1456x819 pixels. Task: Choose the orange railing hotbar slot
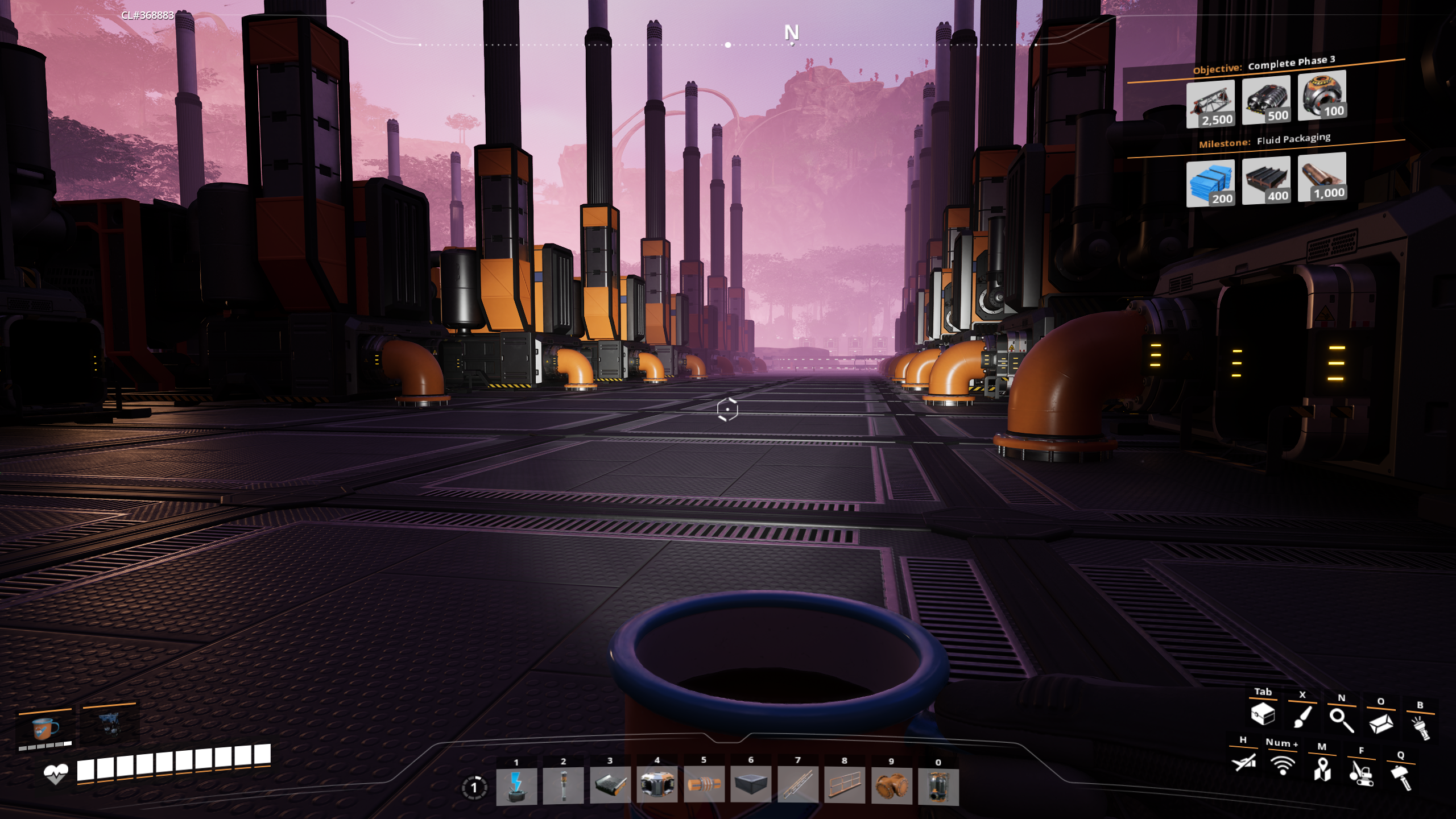pyautogui.click(x=845, y=786)
